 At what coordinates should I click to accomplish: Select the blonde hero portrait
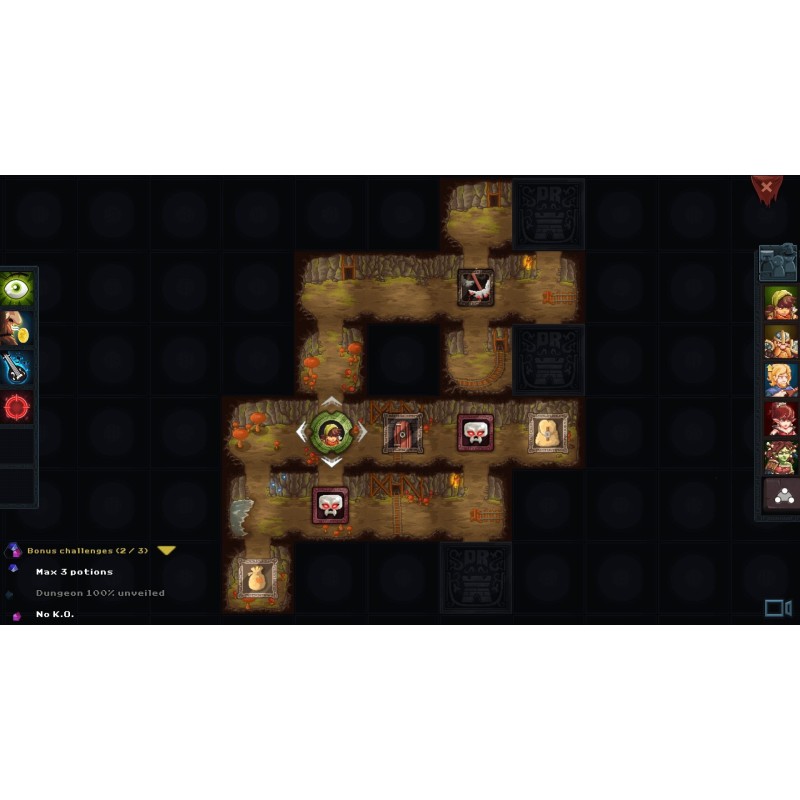(780, 379)
